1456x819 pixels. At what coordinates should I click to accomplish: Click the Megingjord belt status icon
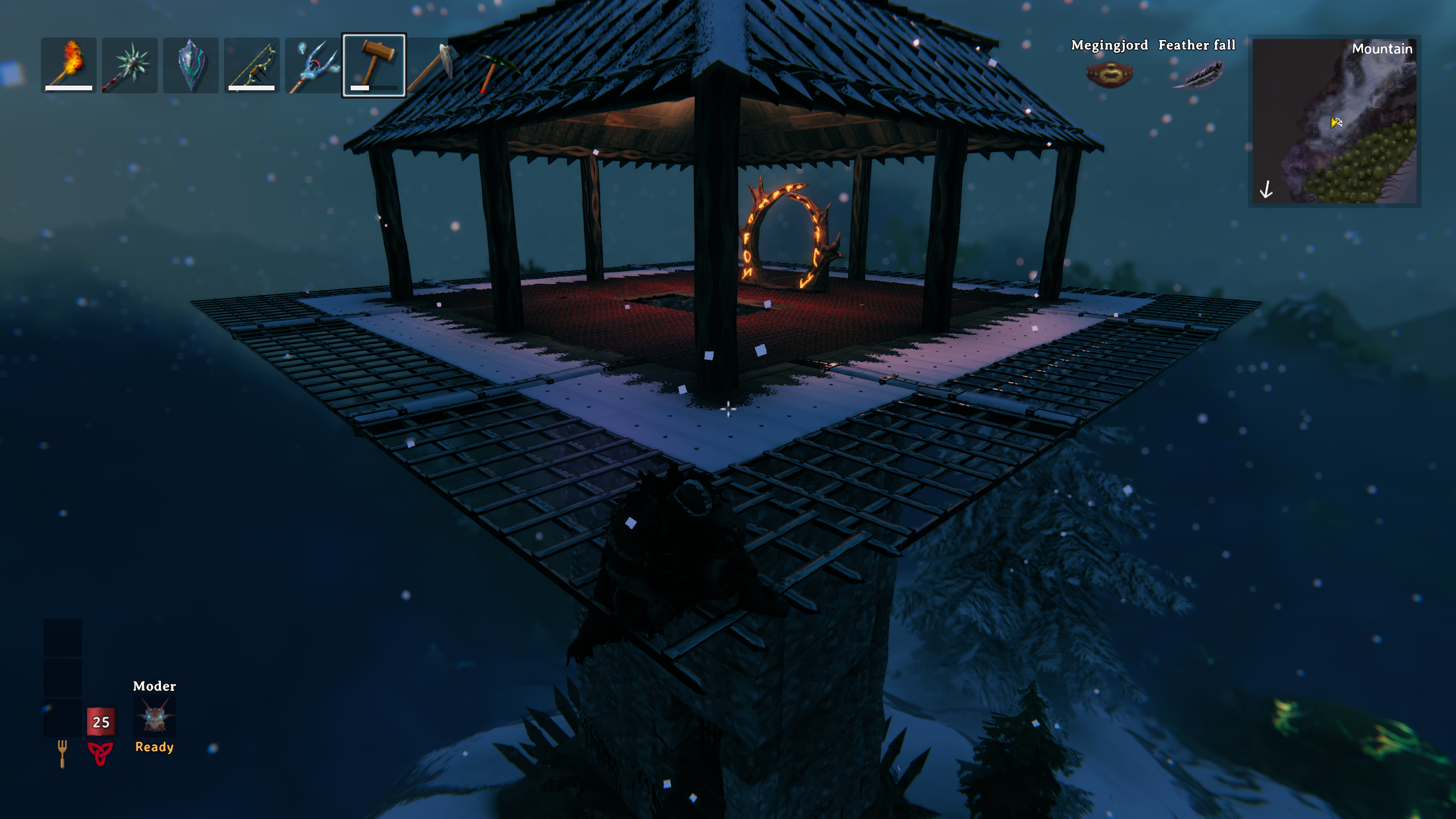pos(1109,75)
